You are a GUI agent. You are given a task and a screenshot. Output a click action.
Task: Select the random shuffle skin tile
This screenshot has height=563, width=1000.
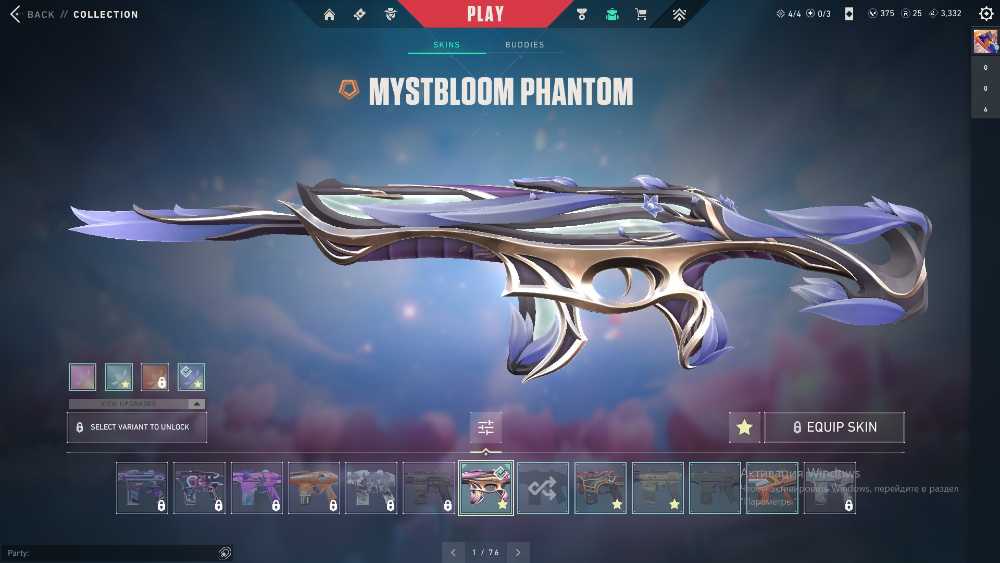543,488
